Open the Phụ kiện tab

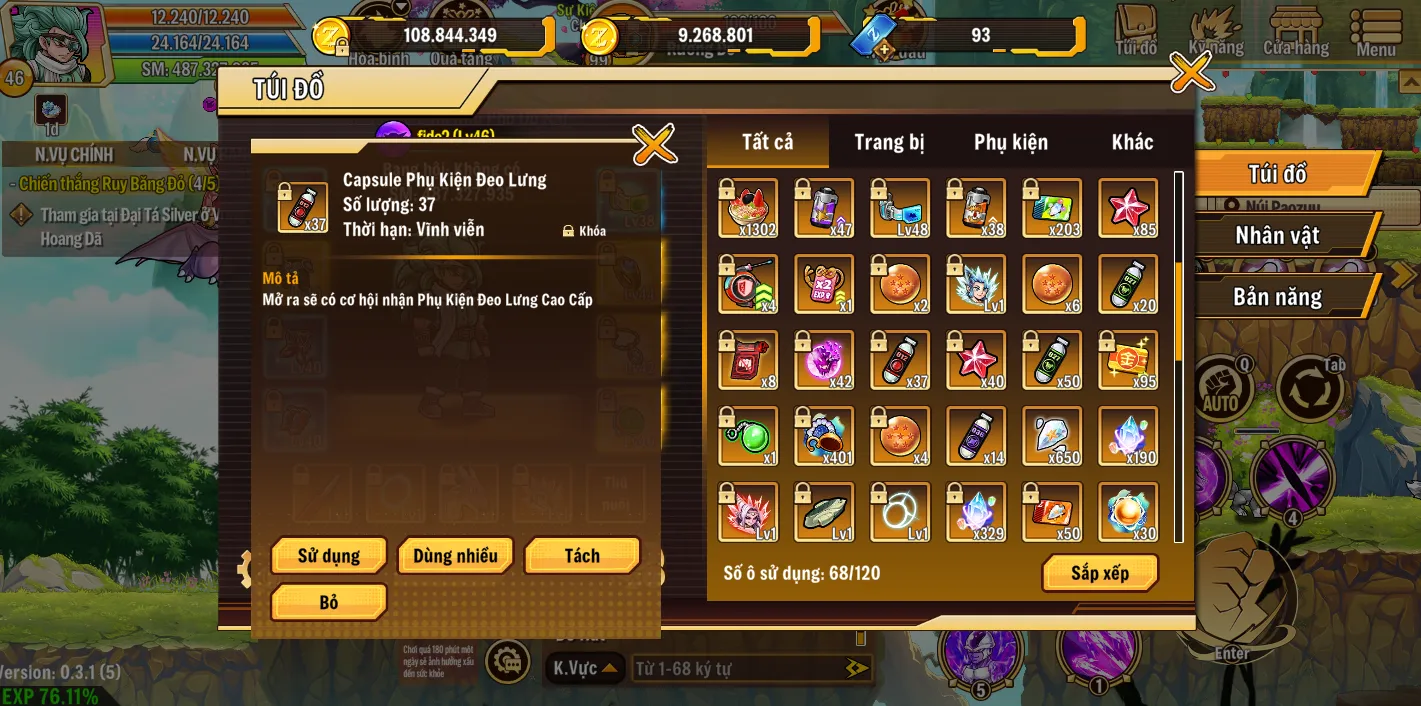[1011, 143]
